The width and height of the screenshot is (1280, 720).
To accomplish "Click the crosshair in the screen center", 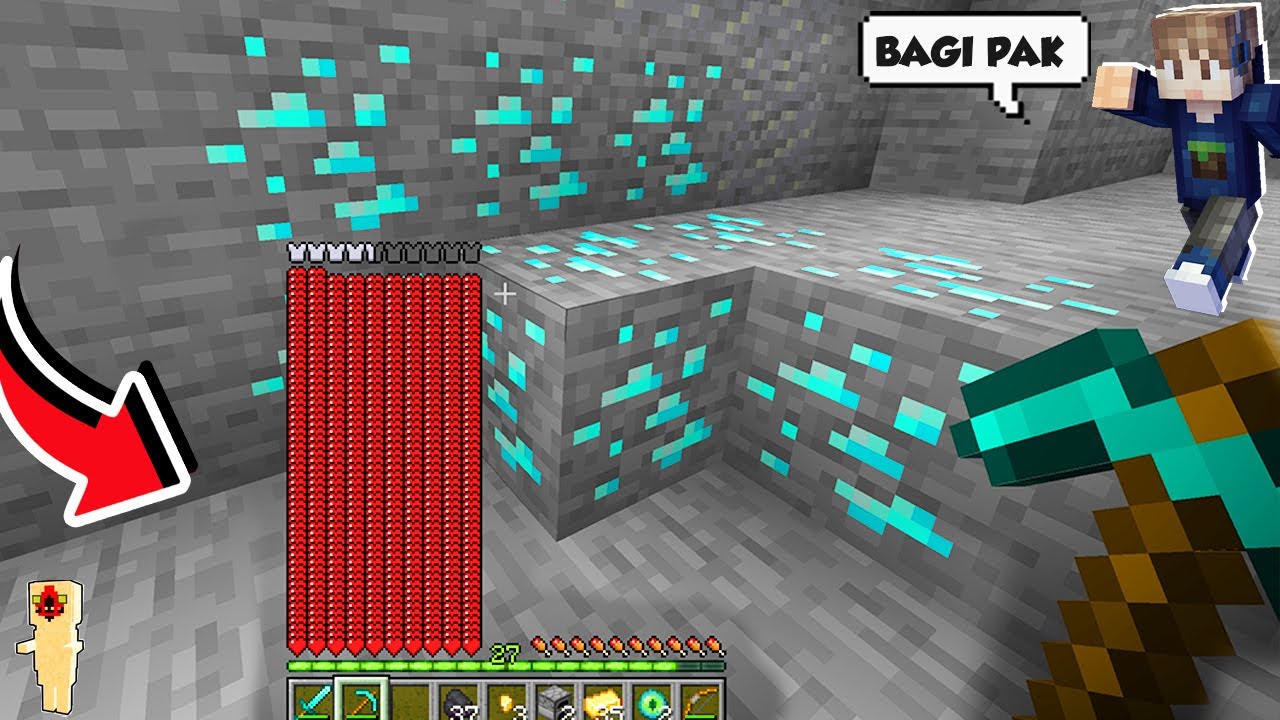I will (x=505, y=295).
